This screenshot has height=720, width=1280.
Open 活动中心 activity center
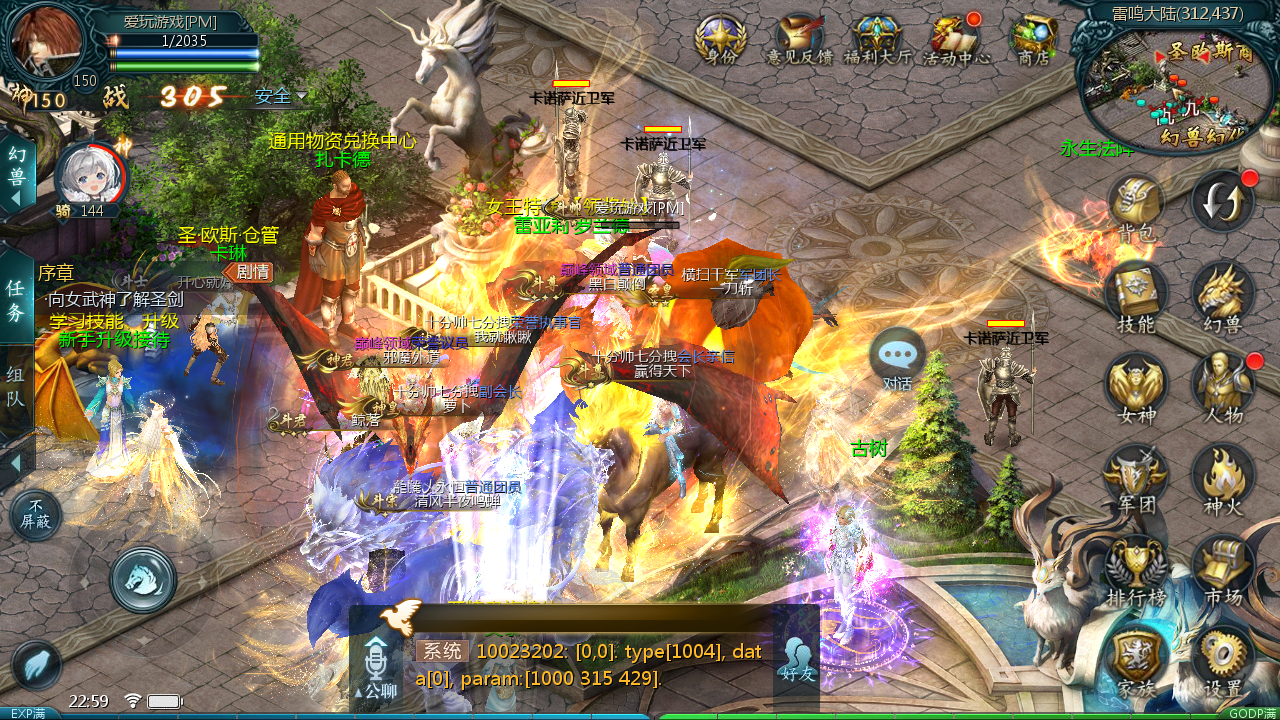pos(956,39)
